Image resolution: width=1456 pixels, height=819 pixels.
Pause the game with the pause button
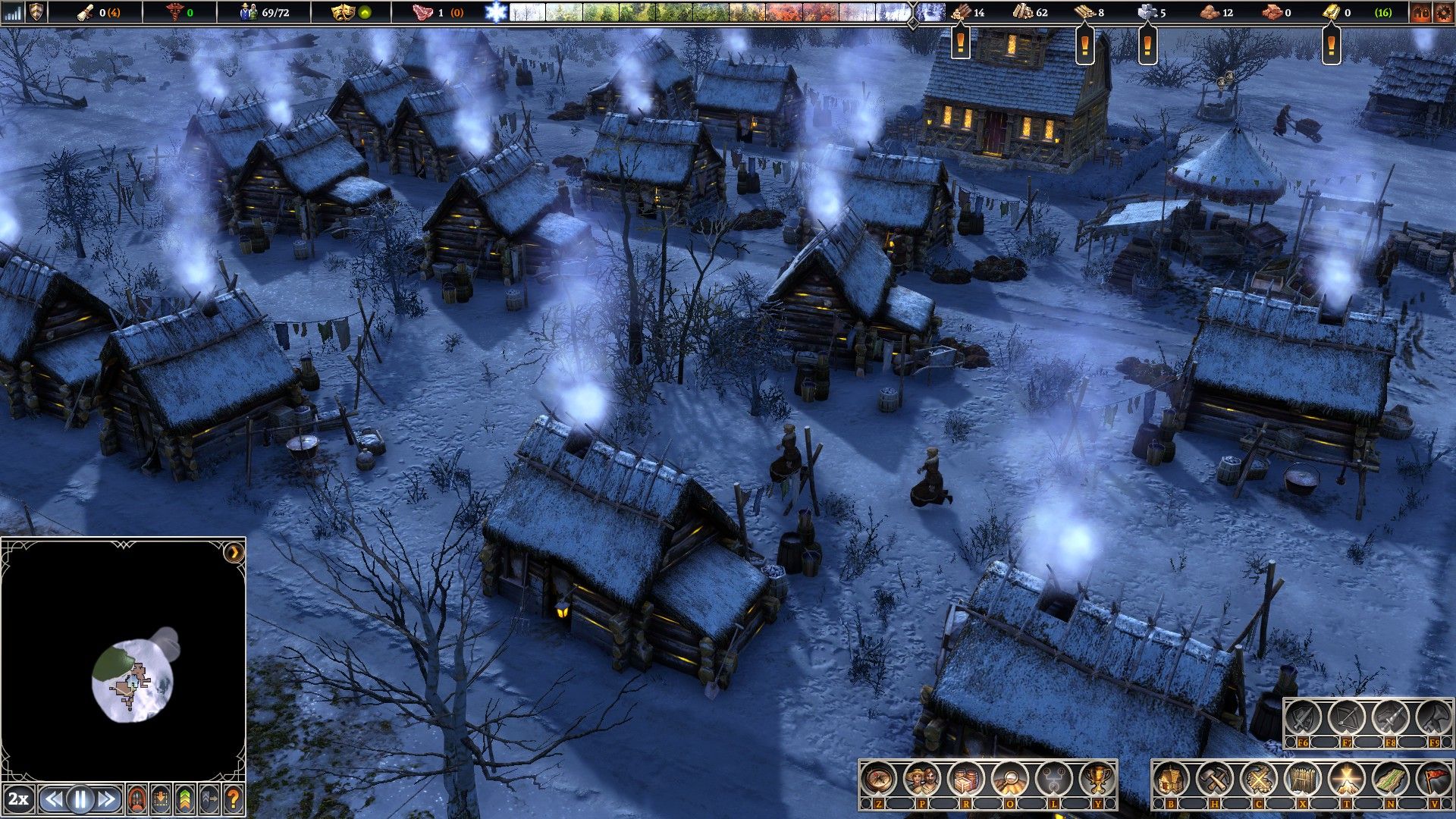pos(80,799)
